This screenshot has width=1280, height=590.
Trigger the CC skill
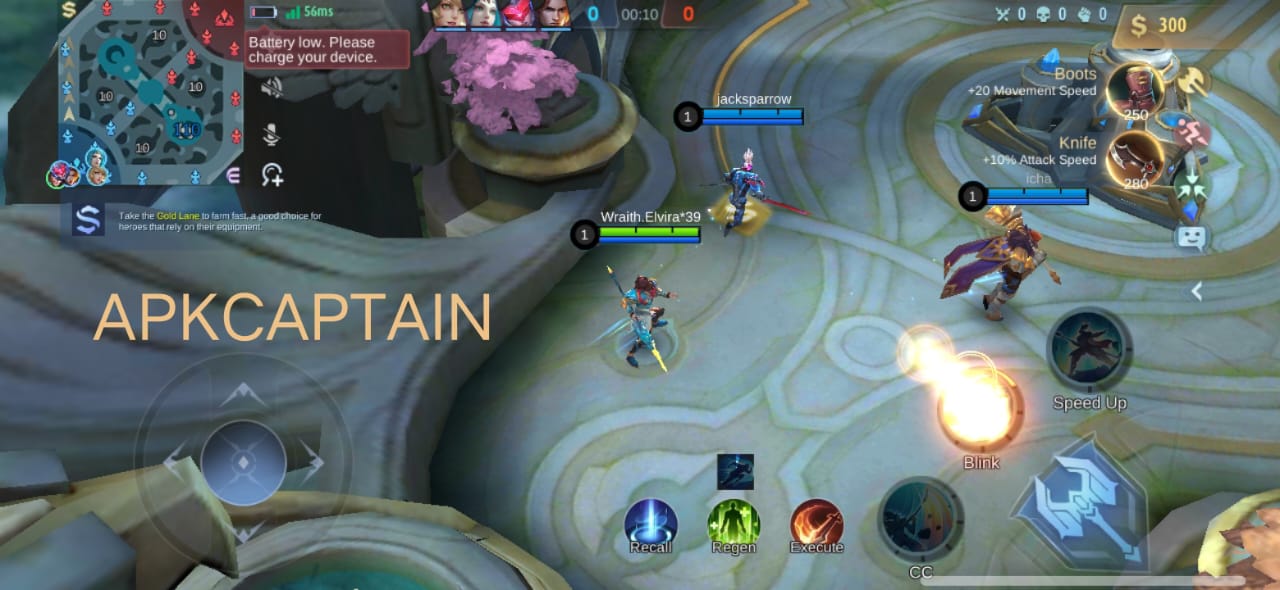(x=920, y=518)
